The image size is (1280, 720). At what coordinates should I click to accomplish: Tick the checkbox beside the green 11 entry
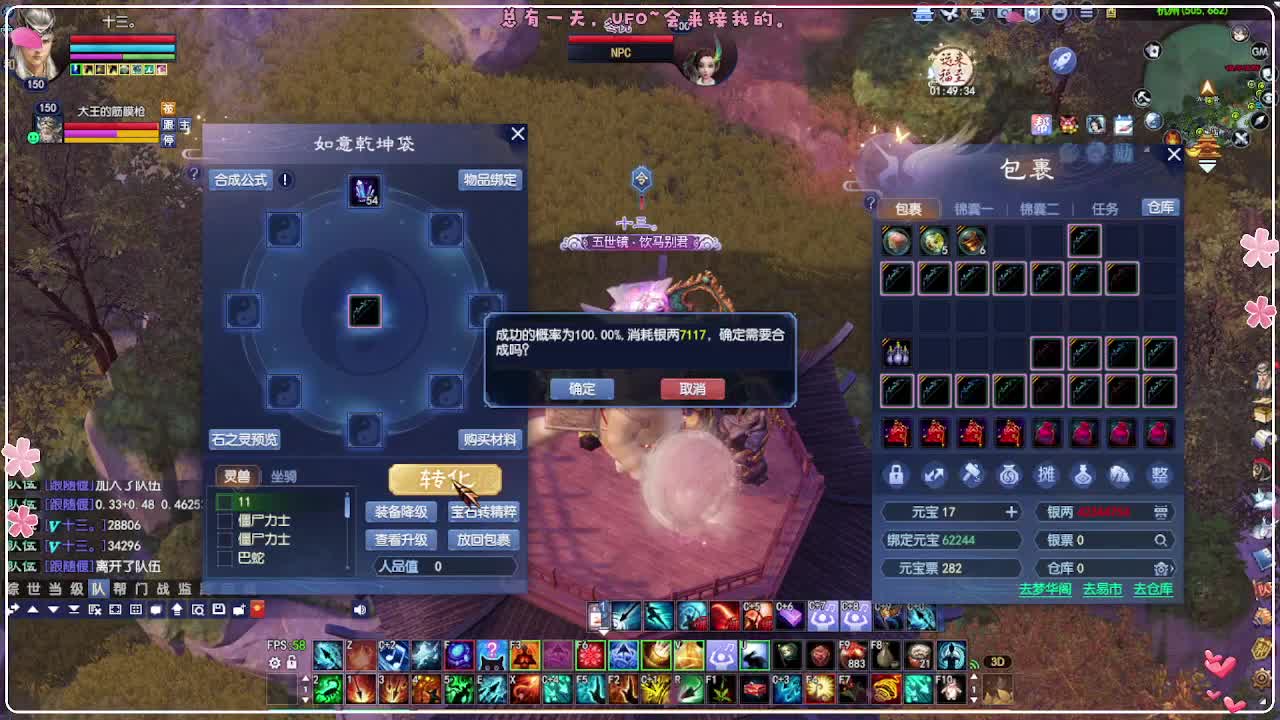[225, 501]
